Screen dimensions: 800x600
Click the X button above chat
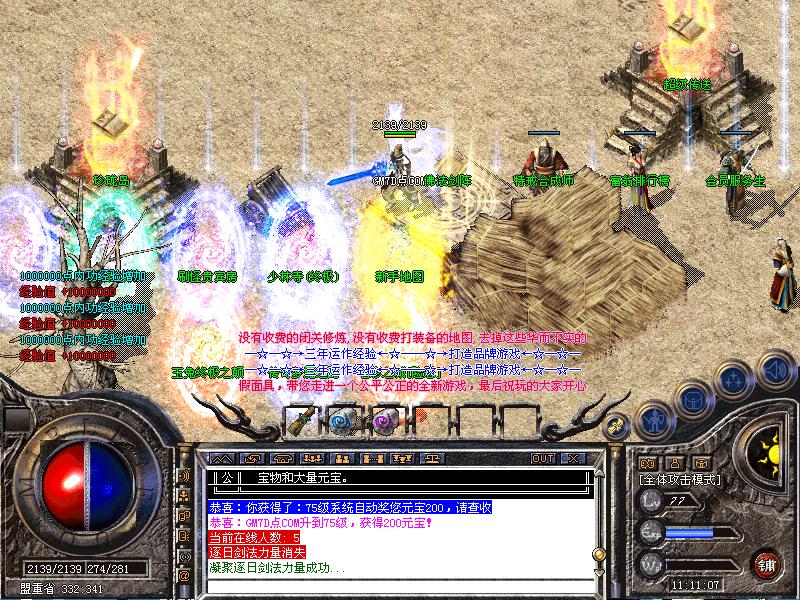tap(572, 458)
